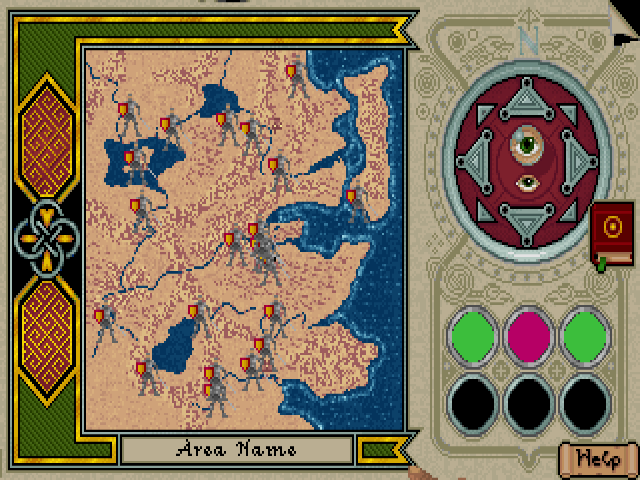Click the large green eye on the compass
This screenshot has width=640, height=480.
525,145
